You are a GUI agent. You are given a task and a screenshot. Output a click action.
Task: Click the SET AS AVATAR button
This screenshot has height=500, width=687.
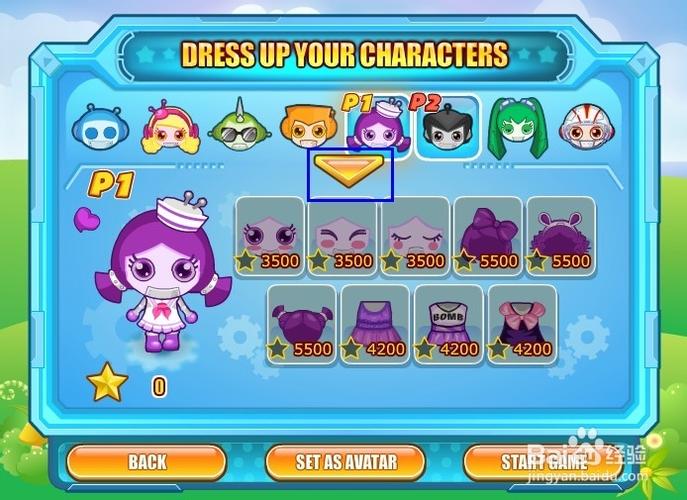(346, 462)
